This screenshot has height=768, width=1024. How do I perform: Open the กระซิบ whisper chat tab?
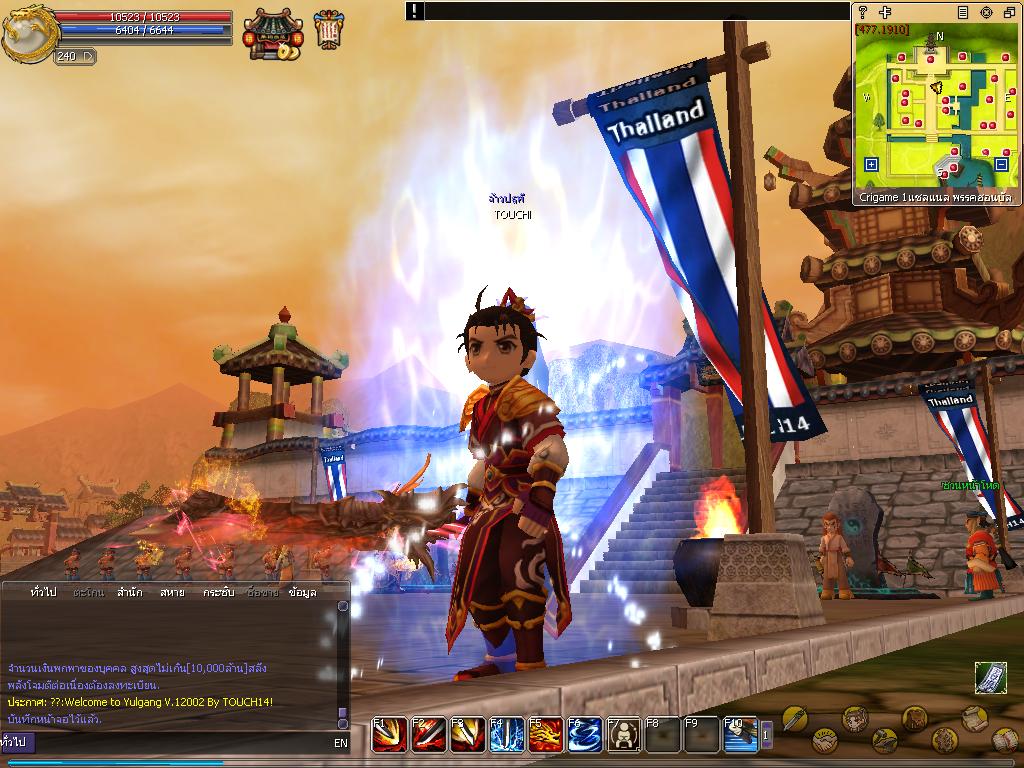click(x=218, y=593)
